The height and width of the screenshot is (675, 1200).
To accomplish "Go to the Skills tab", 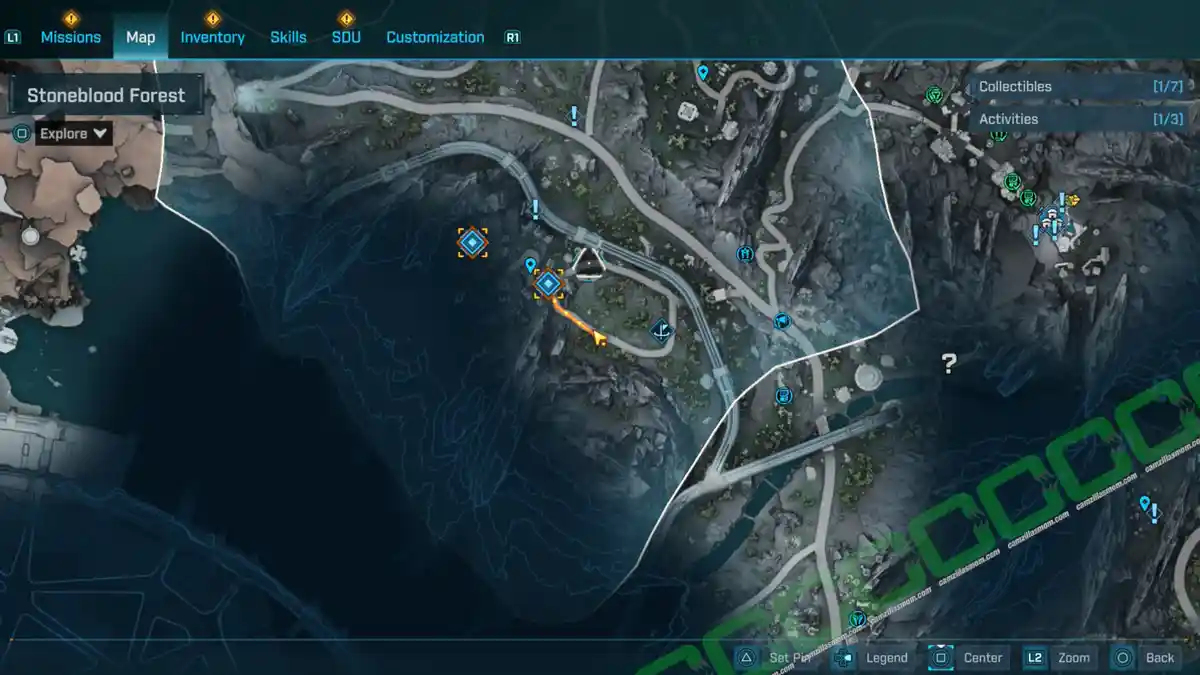I will tap(288, 37).
